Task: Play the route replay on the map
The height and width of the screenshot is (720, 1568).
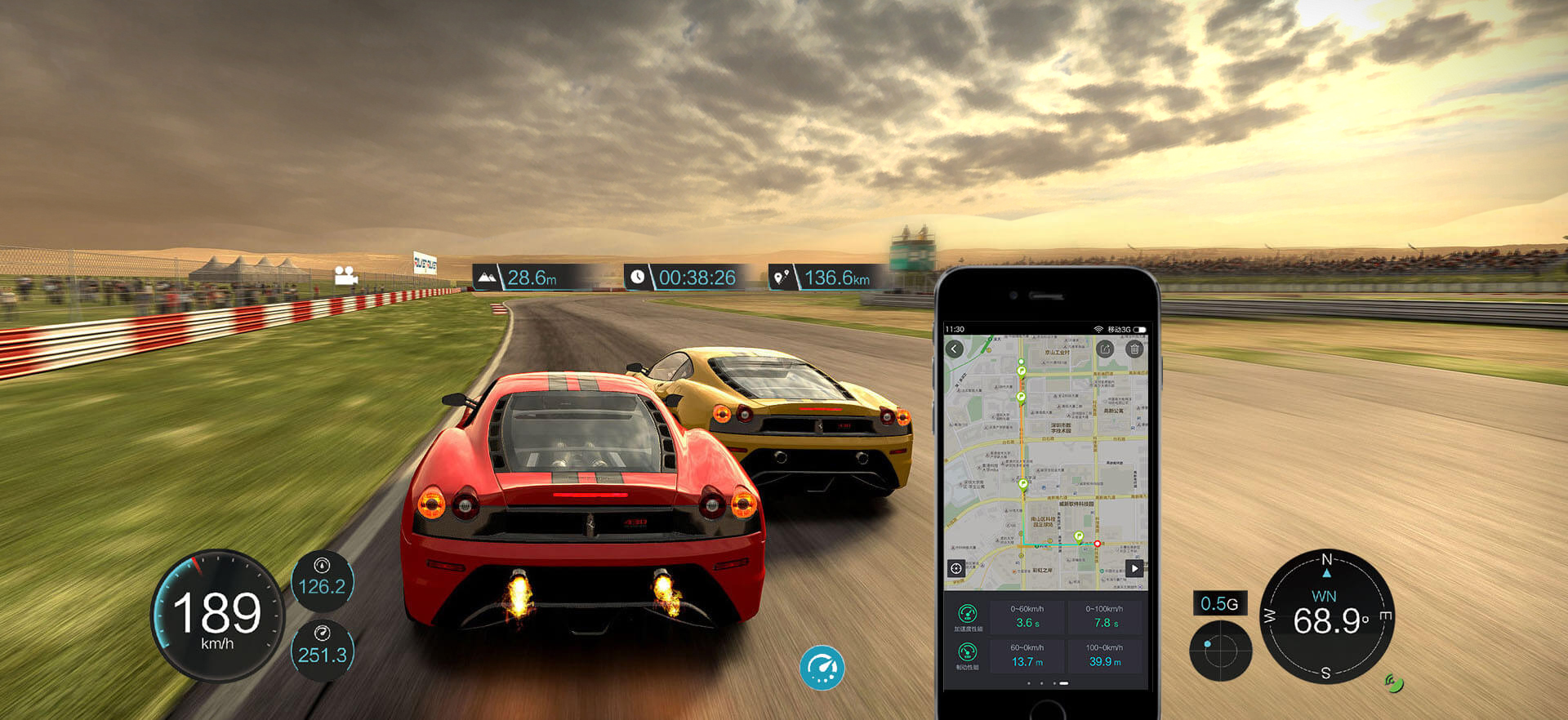Action: point(1134,568)
